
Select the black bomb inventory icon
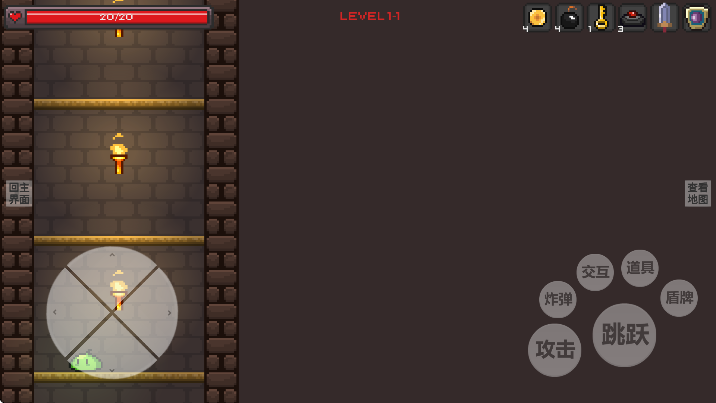coord(569,17)
